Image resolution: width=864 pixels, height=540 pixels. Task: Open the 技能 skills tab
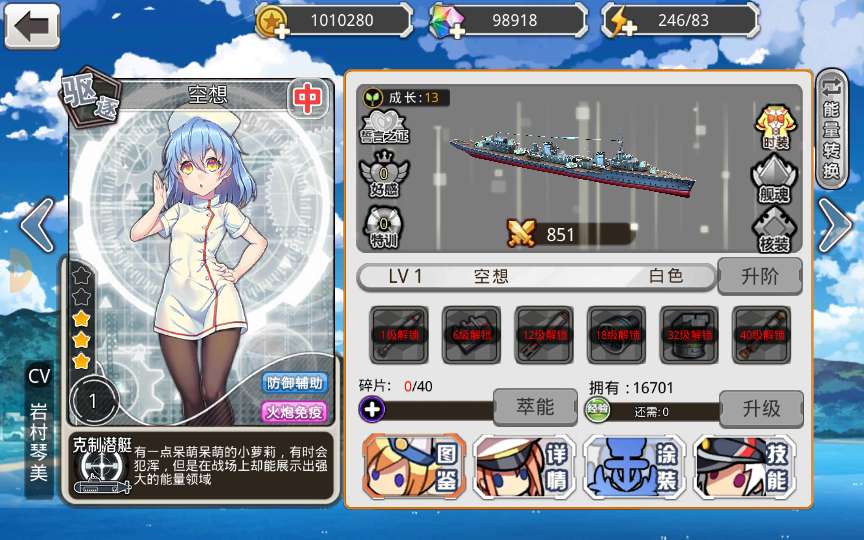(x=745, y=467)
